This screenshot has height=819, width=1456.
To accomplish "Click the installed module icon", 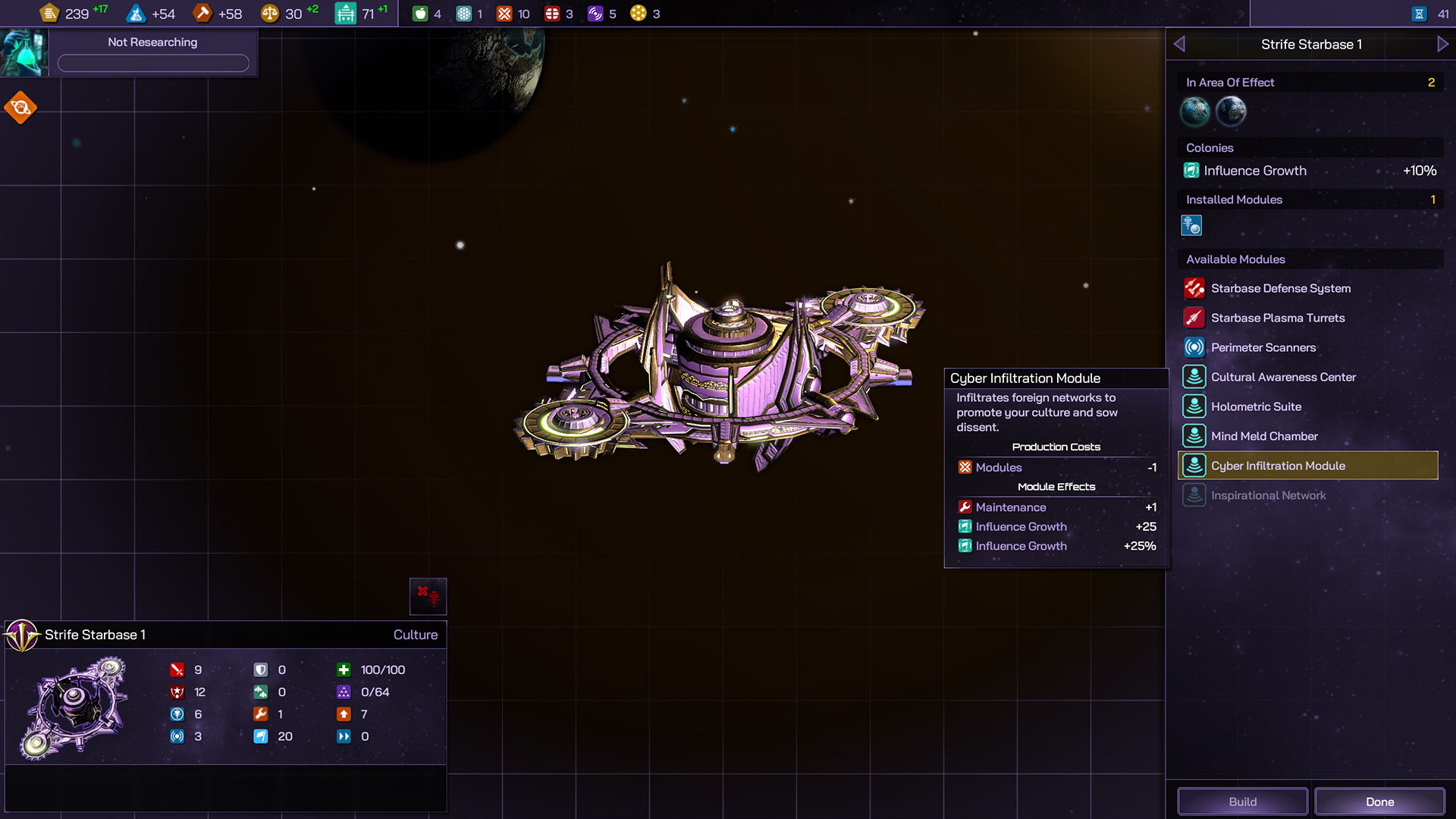I will tap(1191, 225).
